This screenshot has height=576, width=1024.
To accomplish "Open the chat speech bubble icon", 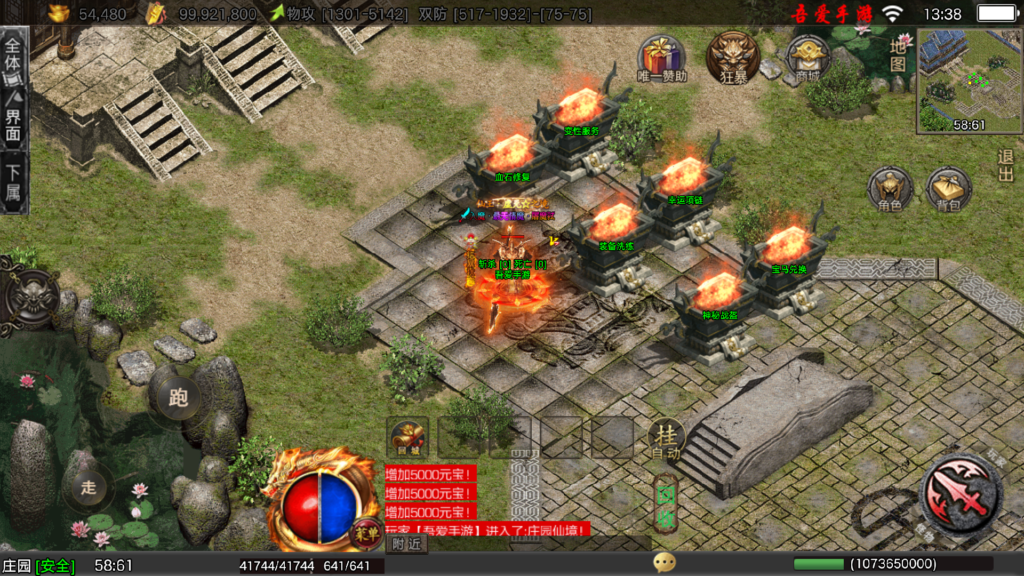I will click(664, 562).
